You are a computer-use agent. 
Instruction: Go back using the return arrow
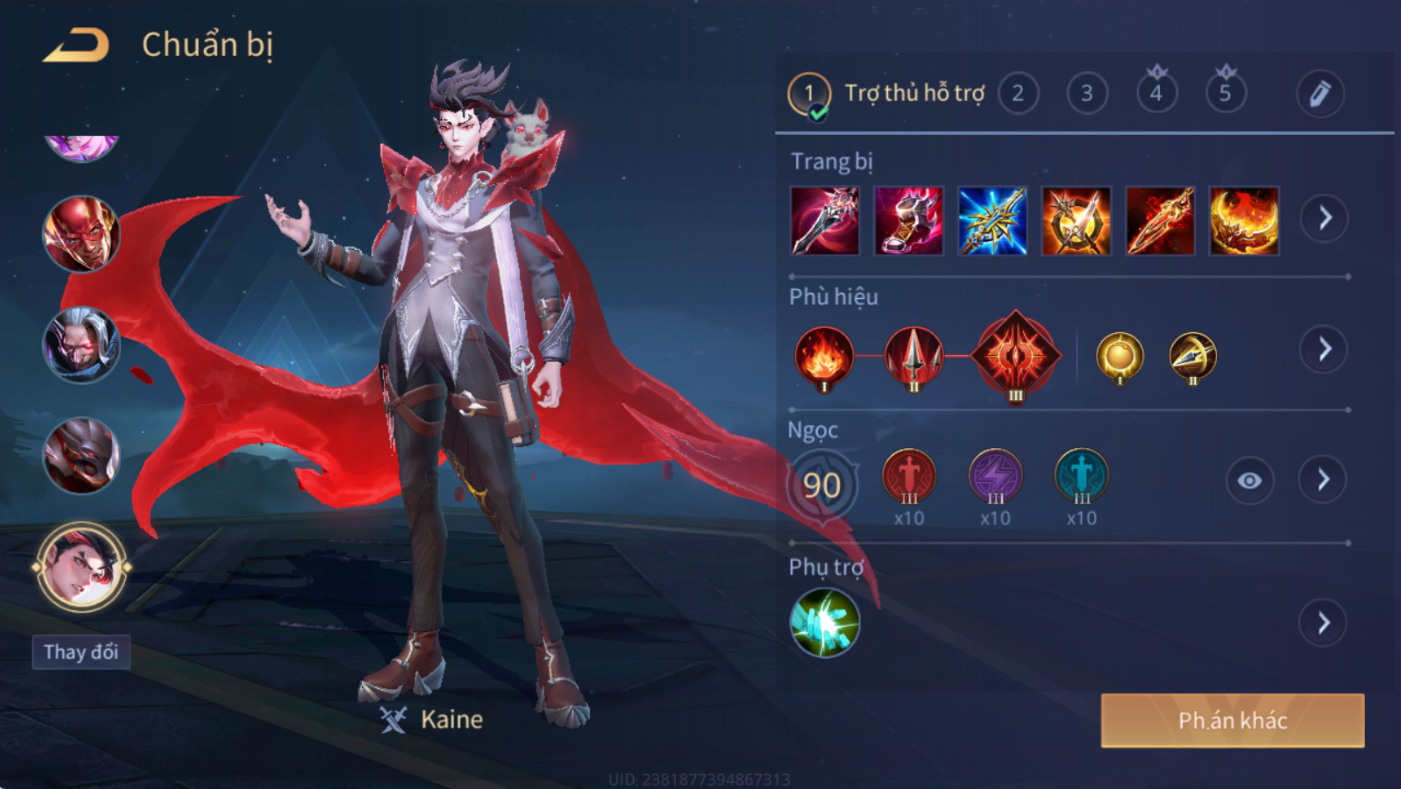[76, 45]
